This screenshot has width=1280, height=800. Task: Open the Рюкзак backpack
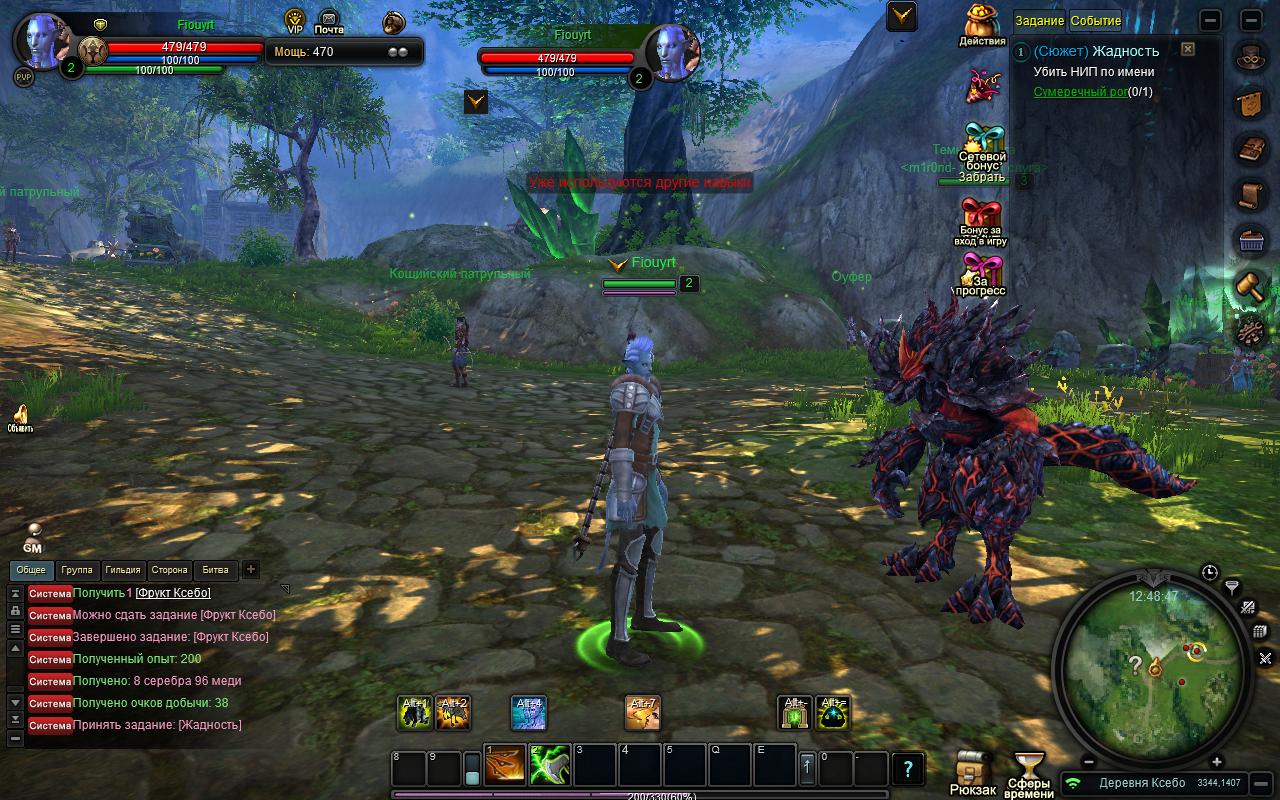click(972, 770)
